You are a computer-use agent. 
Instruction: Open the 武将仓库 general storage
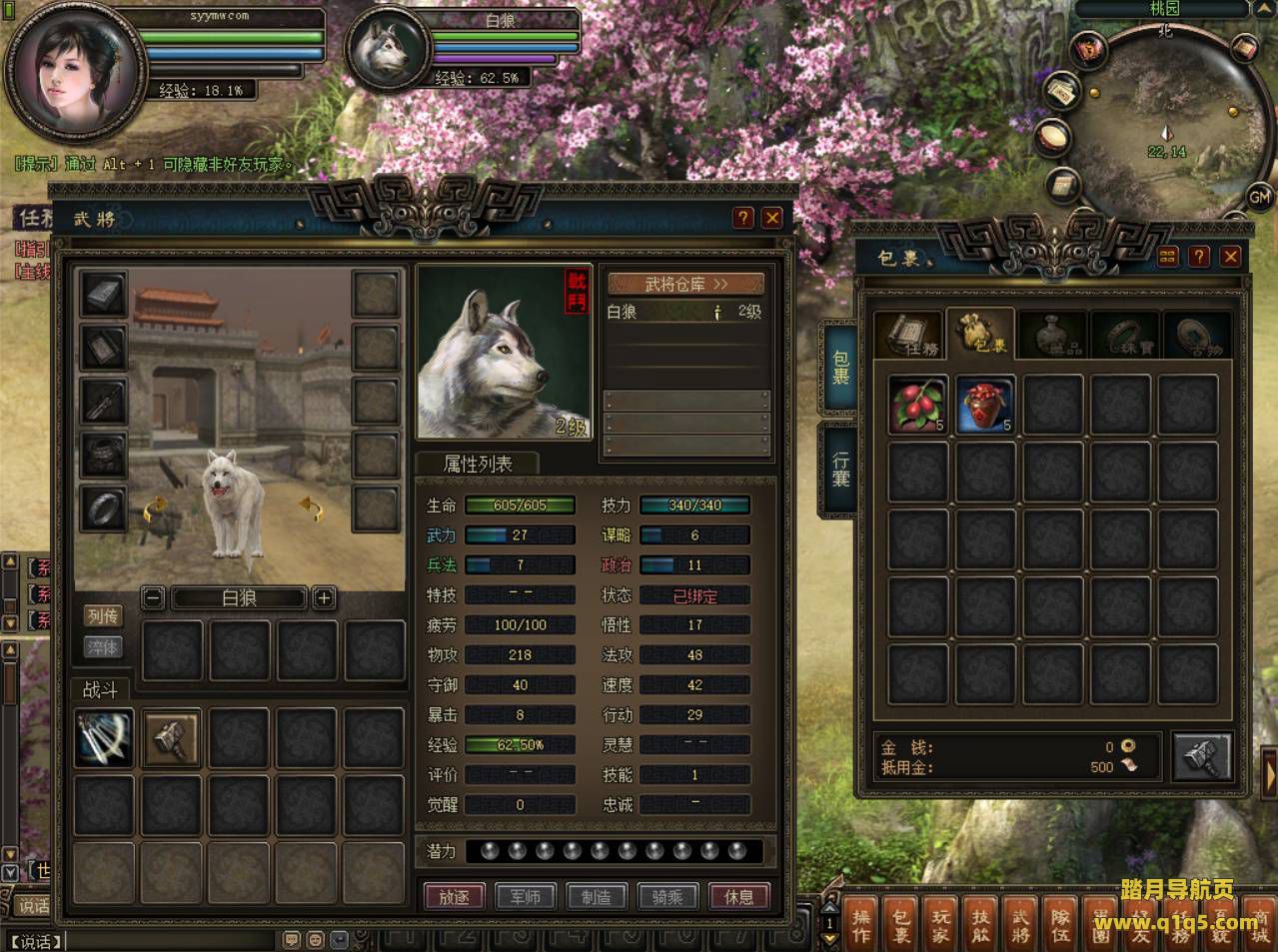pyautogui.click(x=685, y=285)
